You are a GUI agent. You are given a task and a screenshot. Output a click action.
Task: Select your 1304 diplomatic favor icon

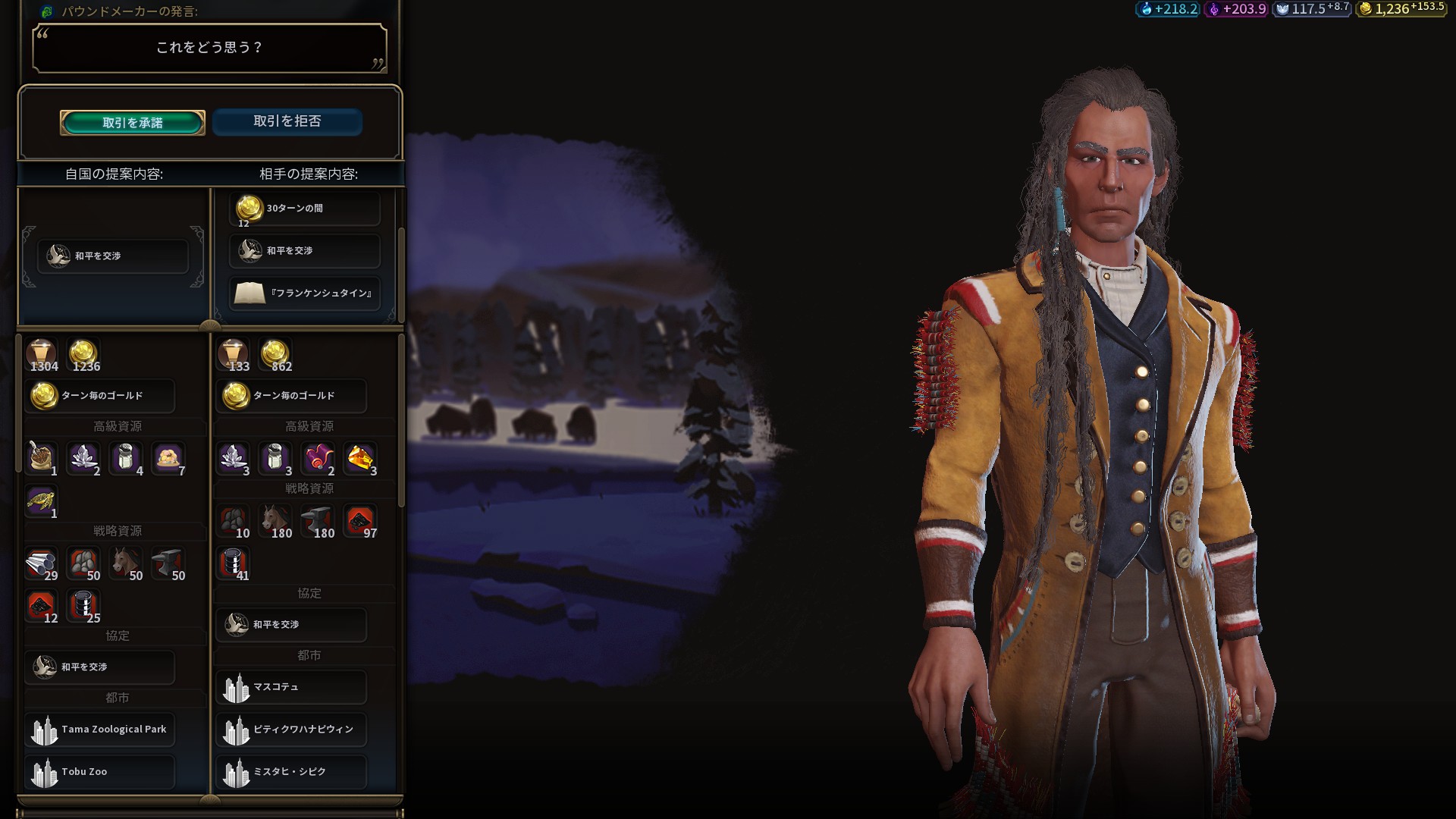click(41, 355)
